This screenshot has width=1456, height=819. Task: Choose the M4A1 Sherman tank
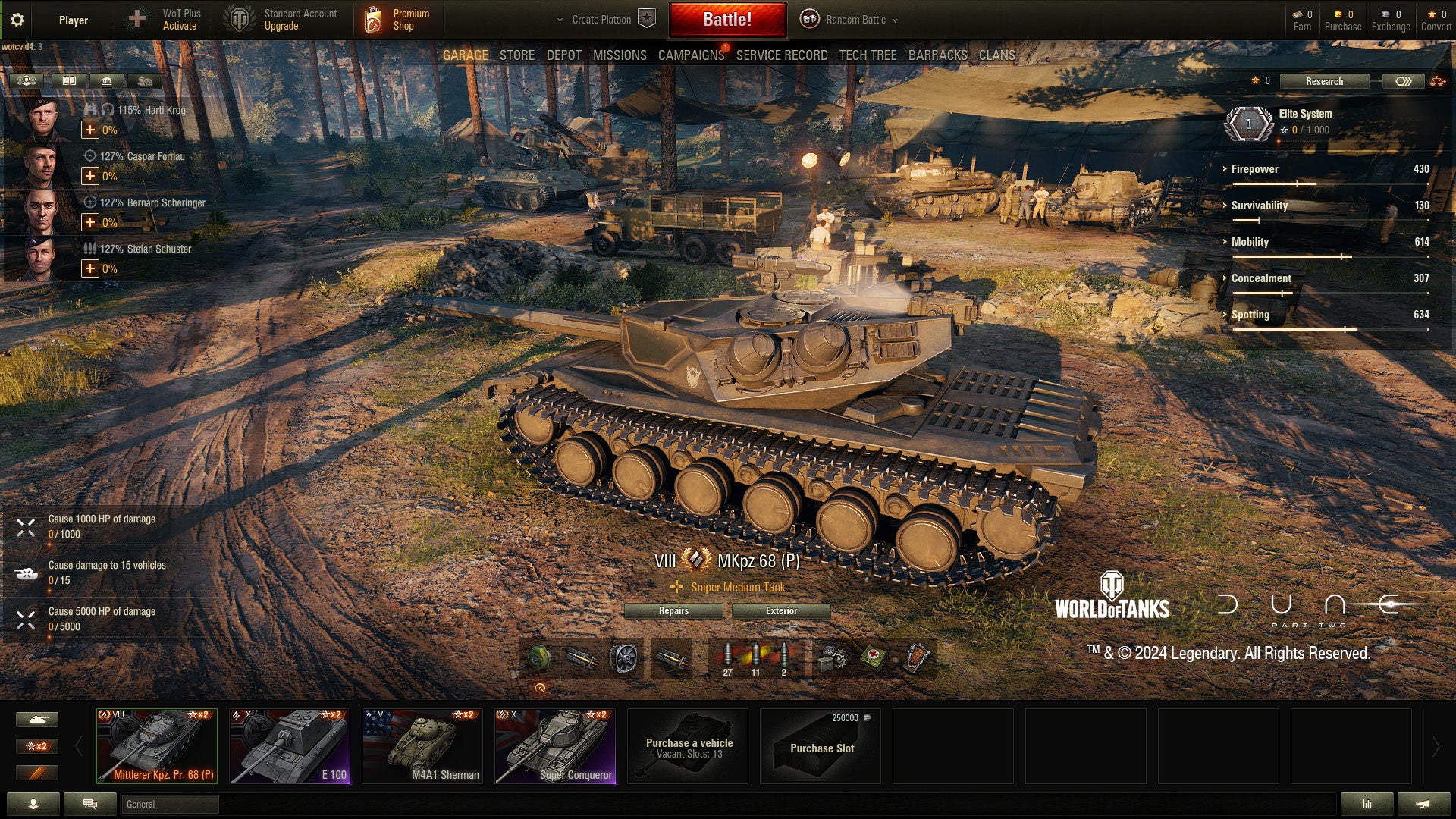pos(422,746)
